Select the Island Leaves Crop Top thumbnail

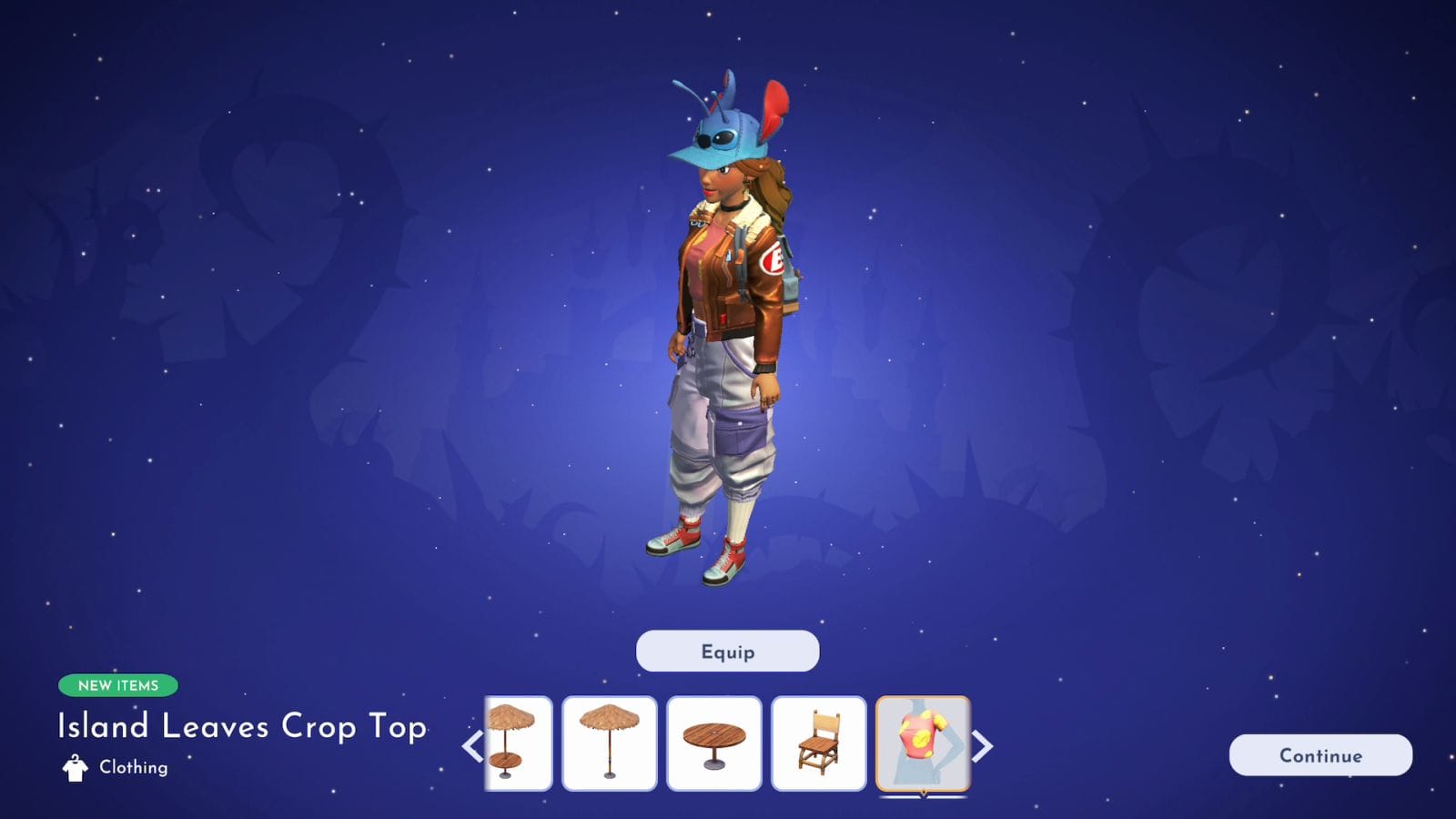(x=923, y=743)
